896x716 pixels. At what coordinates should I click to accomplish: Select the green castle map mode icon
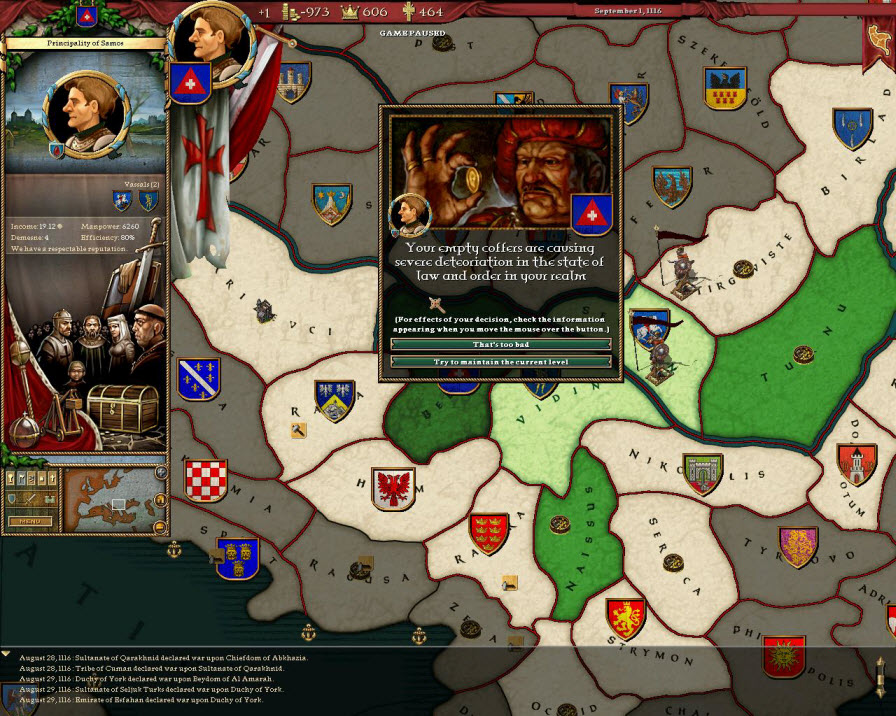point(50,499)
